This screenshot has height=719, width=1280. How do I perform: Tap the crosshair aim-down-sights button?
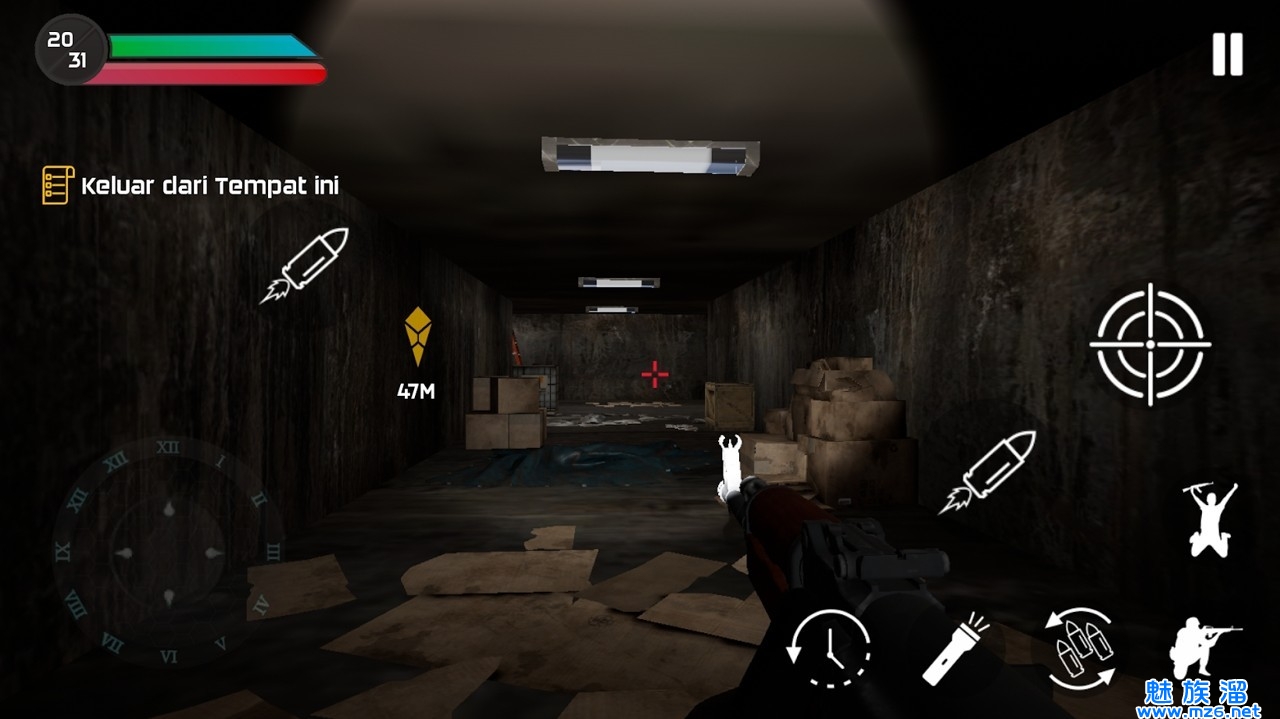pos(1150,344)
